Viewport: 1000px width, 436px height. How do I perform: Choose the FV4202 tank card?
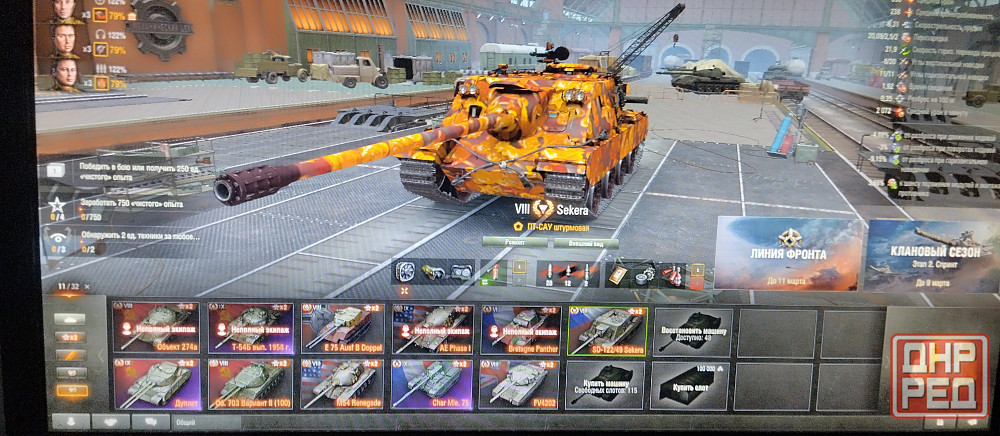pyautogui.click(x=520, y=385)
